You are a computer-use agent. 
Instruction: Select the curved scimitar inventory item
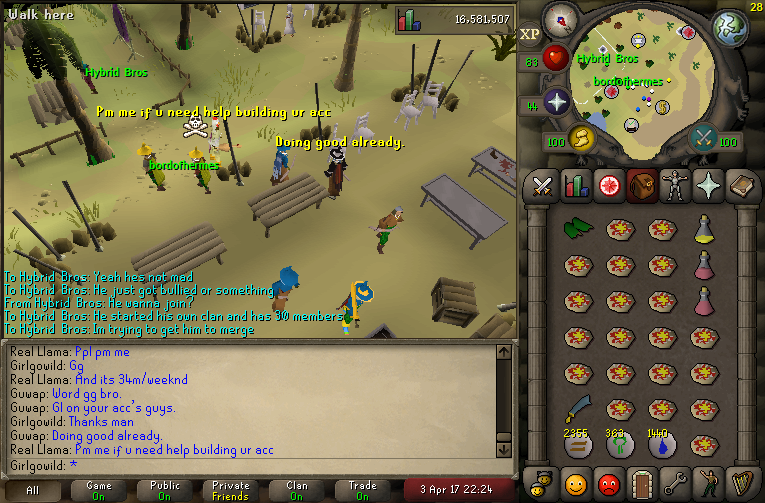tap(577, 408)
